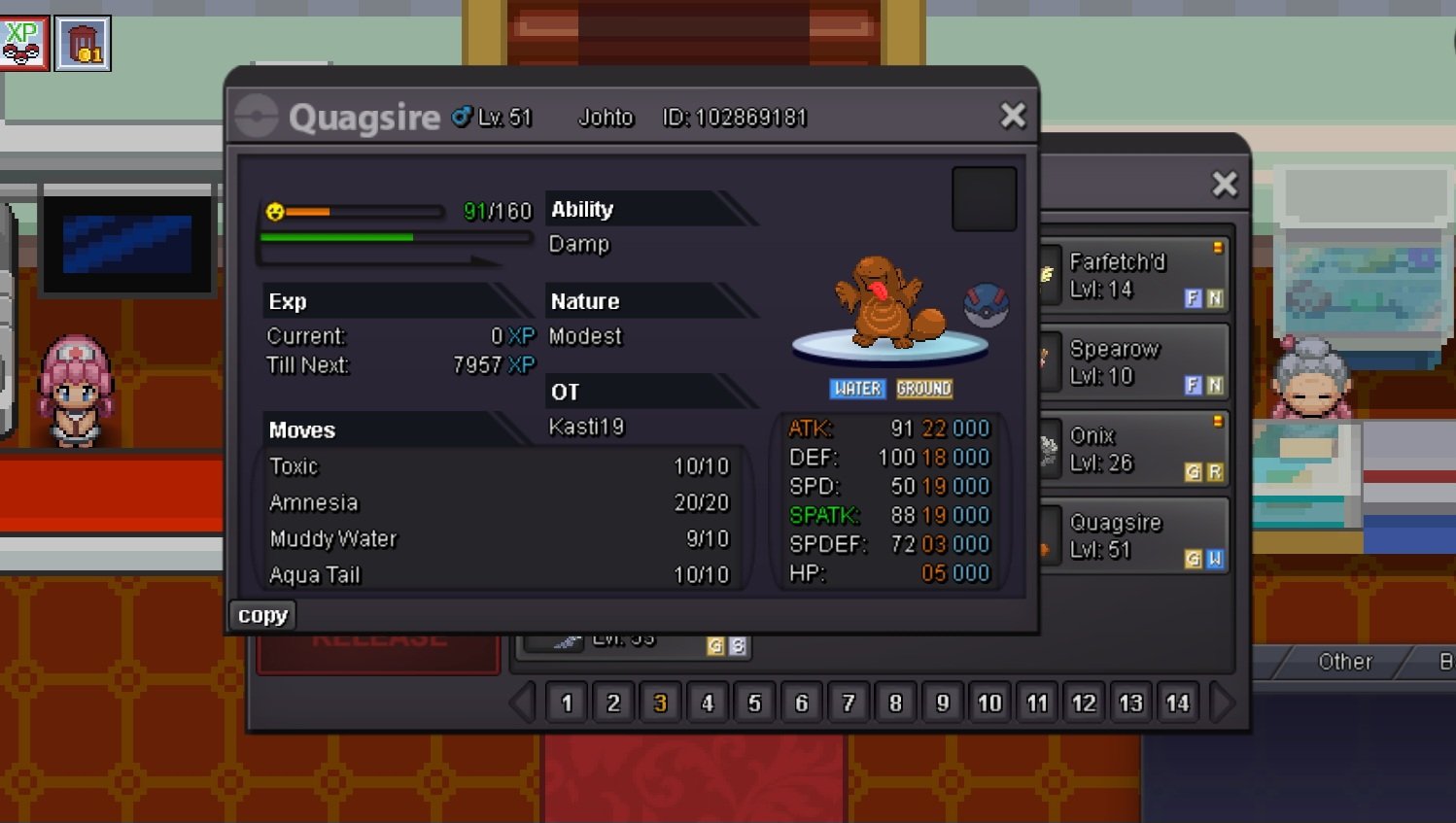Screen dimensions: 1456x823
Task: Open the Other tab
Action: 1344,662
